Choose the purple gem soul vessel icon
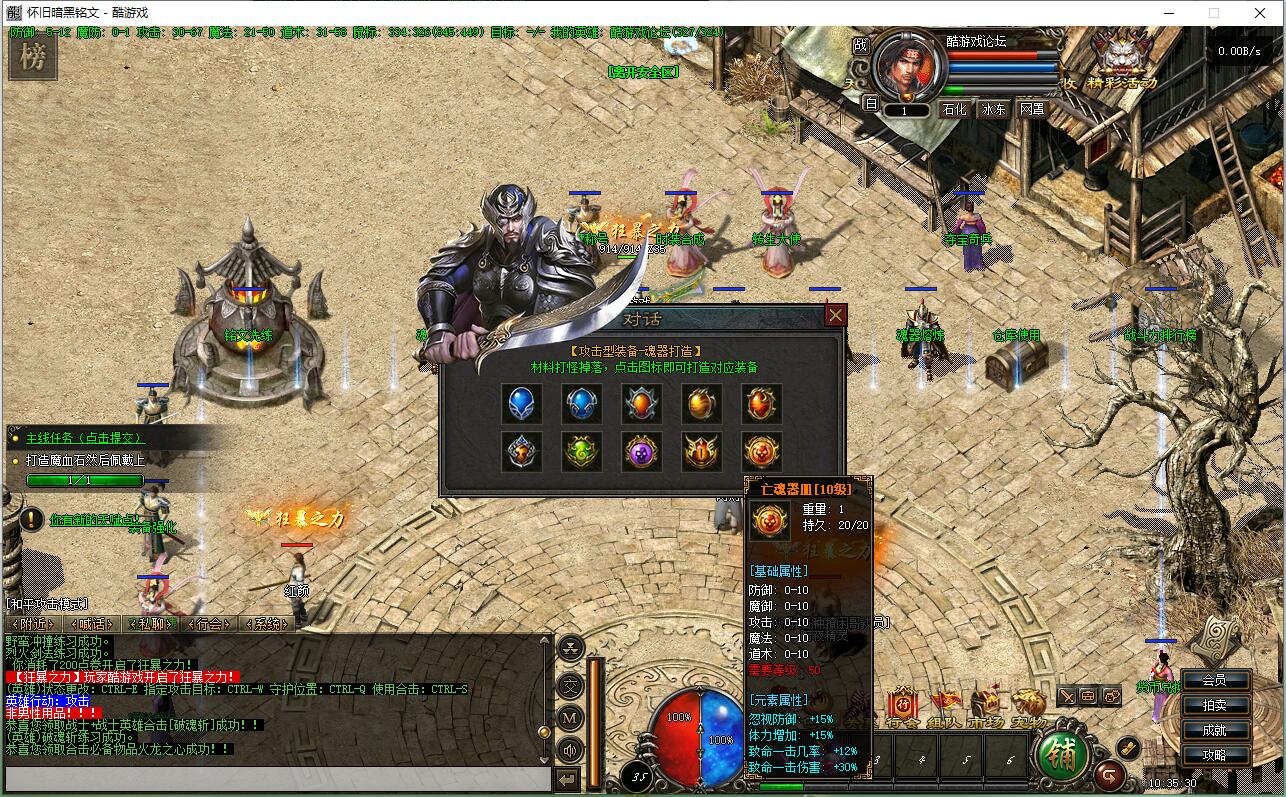1286x797 pixels. point(642,452)
